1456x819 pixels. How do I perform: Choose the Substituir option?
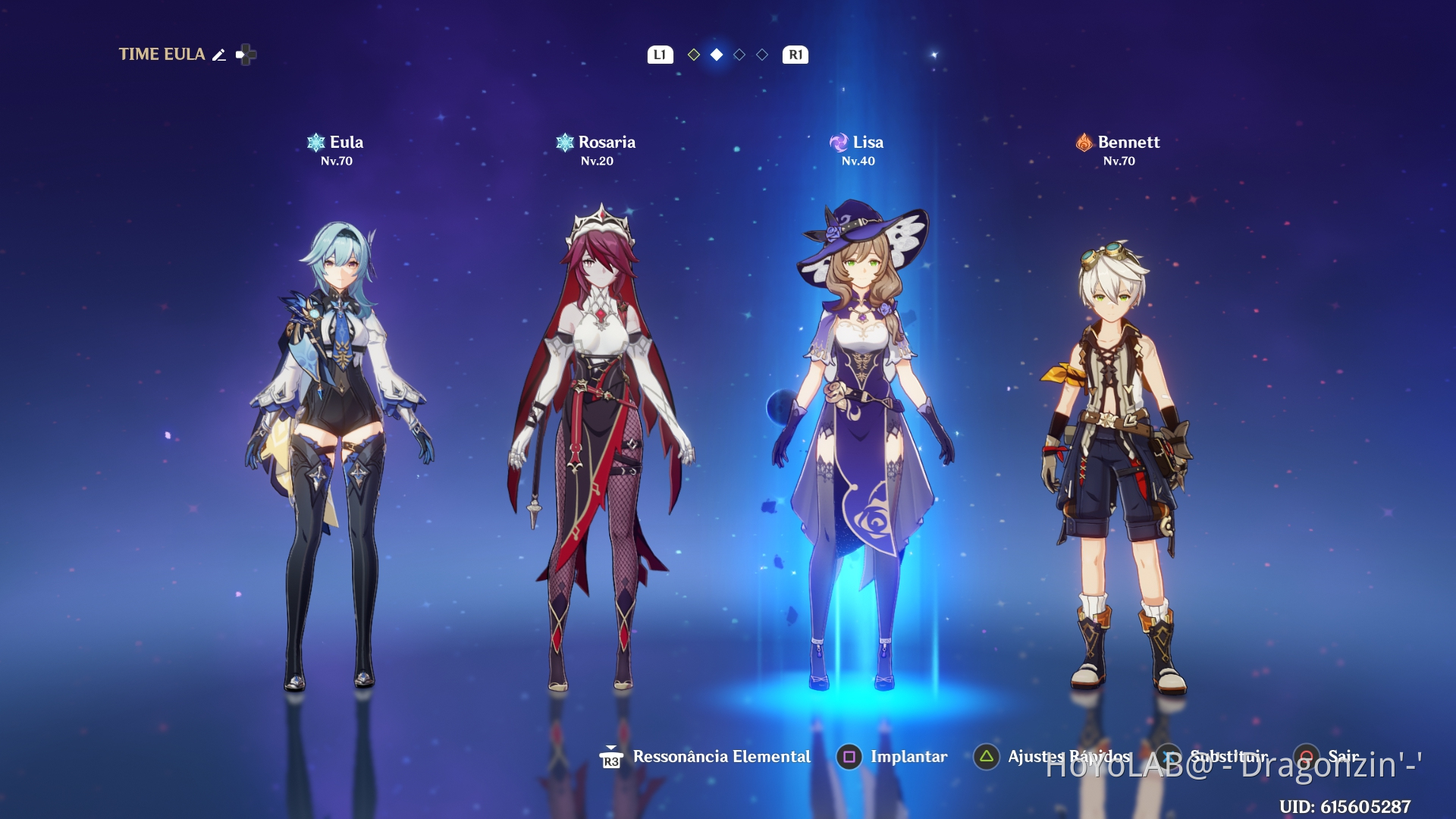coord(1229,756)
